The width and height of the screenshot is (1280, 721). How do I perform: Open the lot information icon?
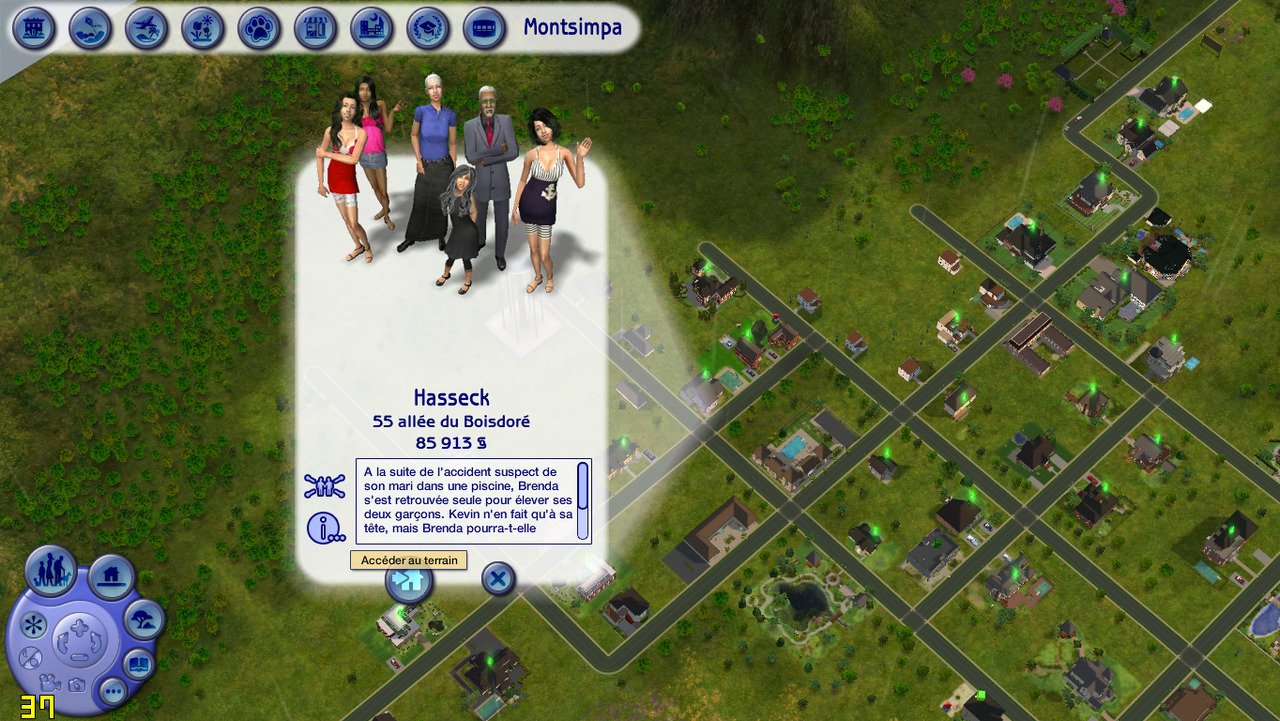[x=324, y=527]
